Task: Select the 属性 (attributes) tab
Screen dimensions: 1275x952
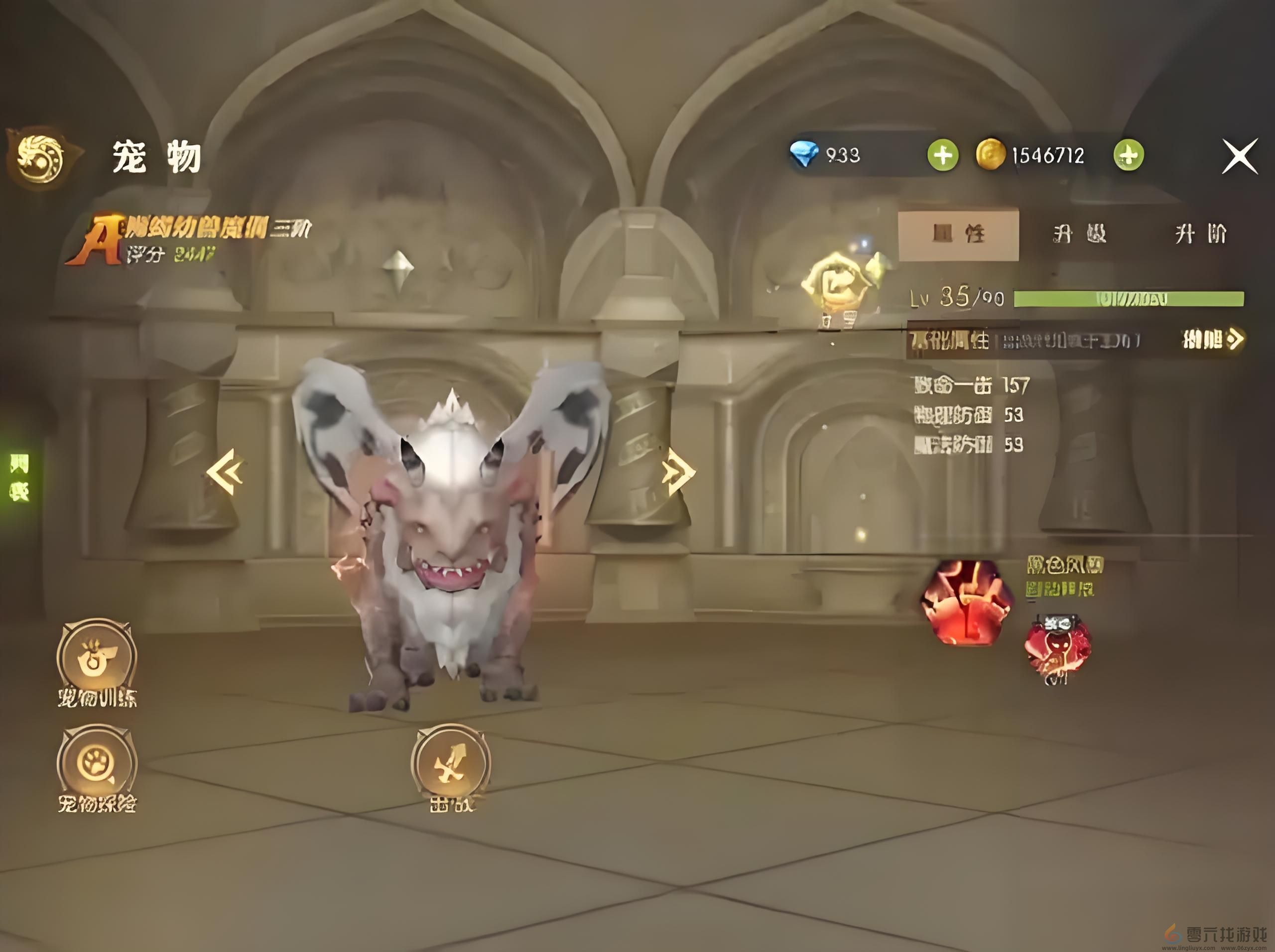Action: (958, 234)
